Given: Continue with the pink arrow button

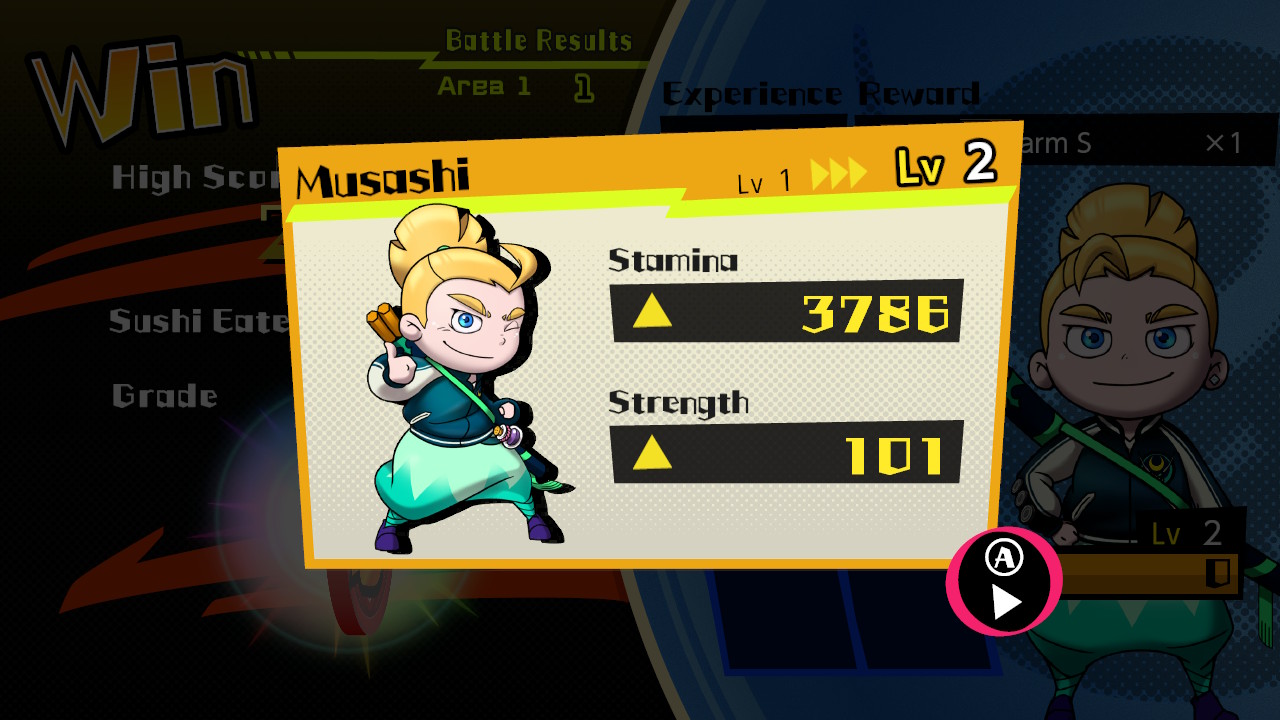Looking at the screenshot, I should point(1003,581).
